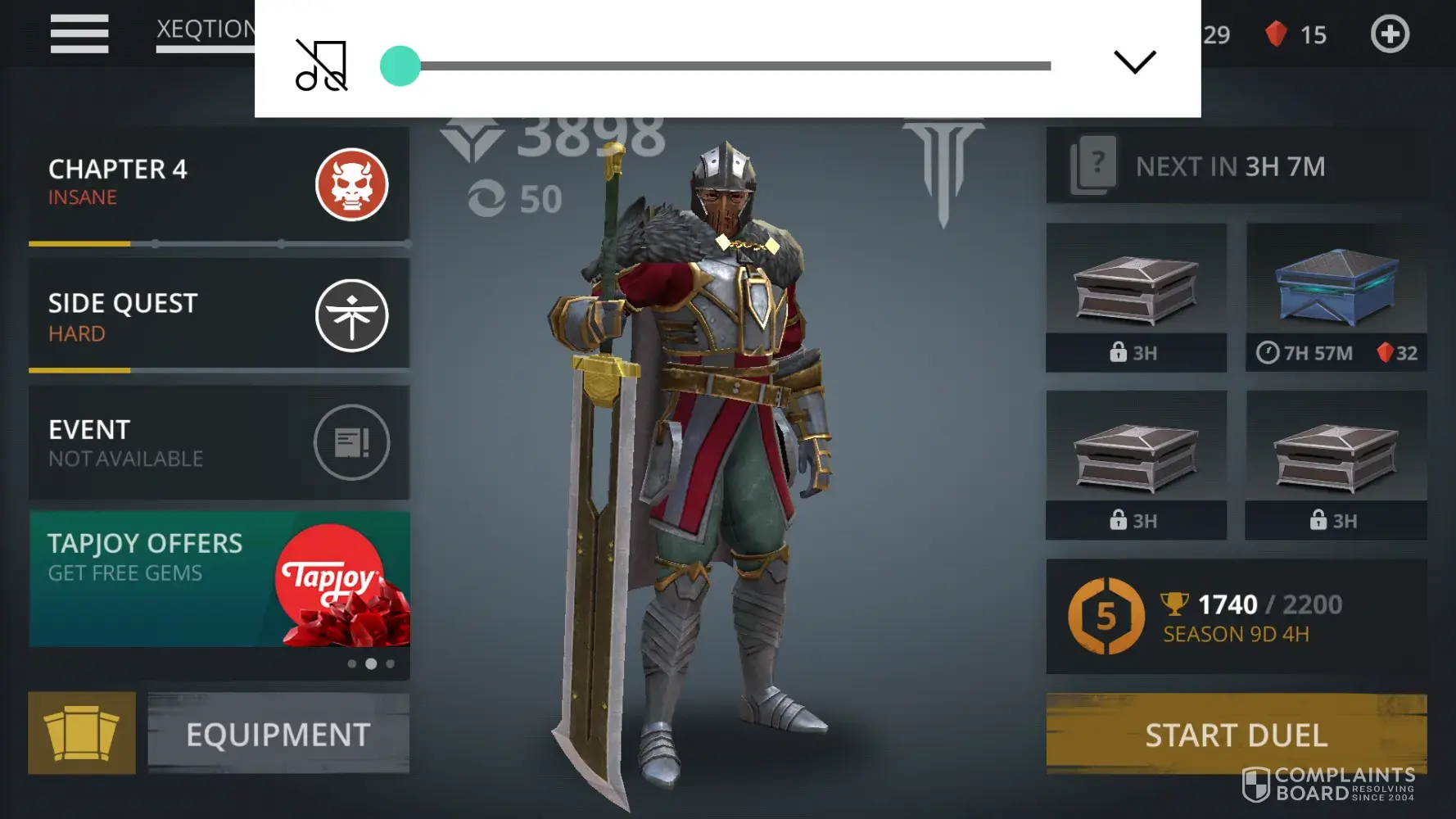Select the Side Quest Hard panel

219,315
